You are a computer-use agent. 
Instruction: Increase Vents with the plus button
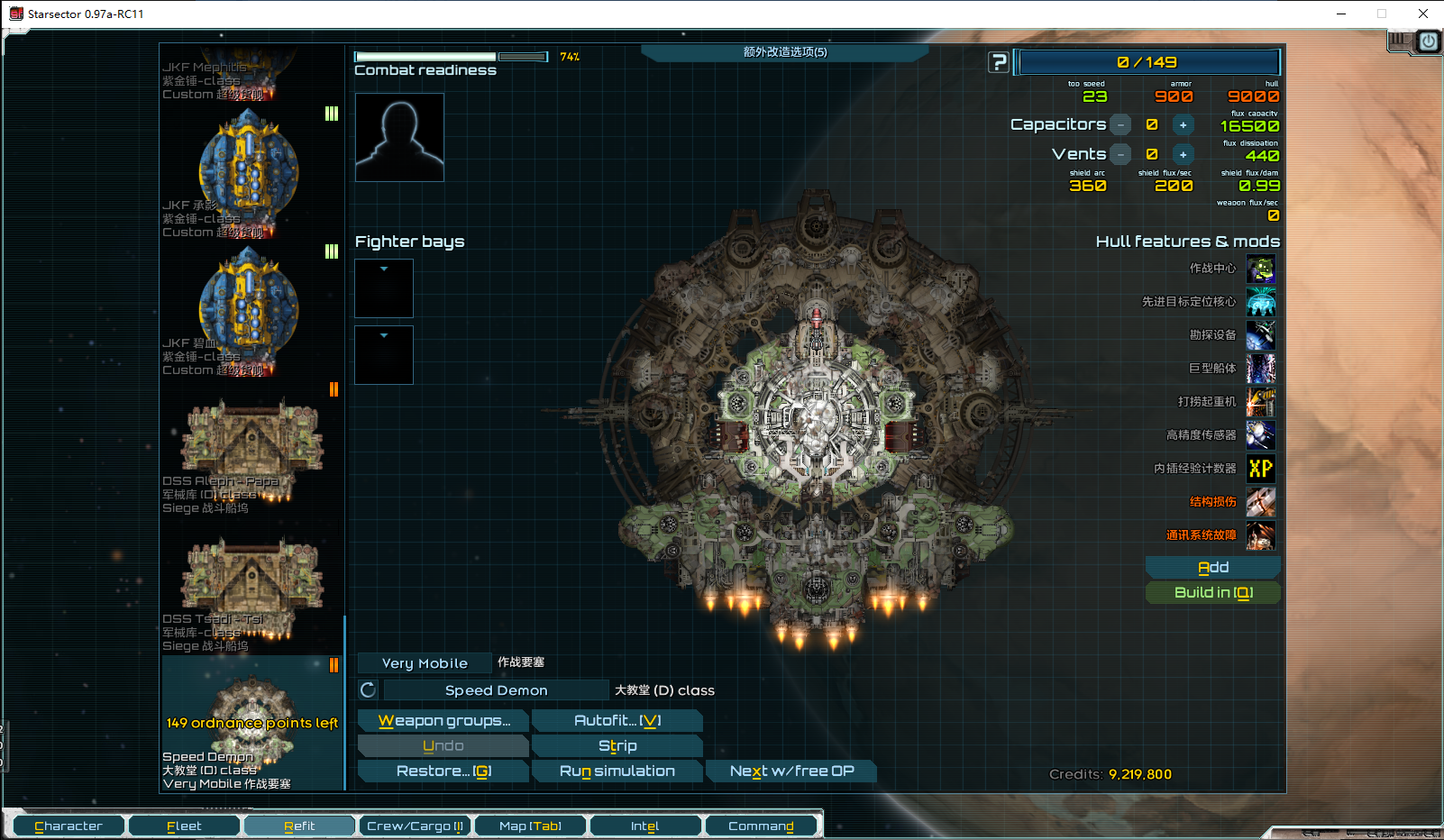(x=1183, y=155)
